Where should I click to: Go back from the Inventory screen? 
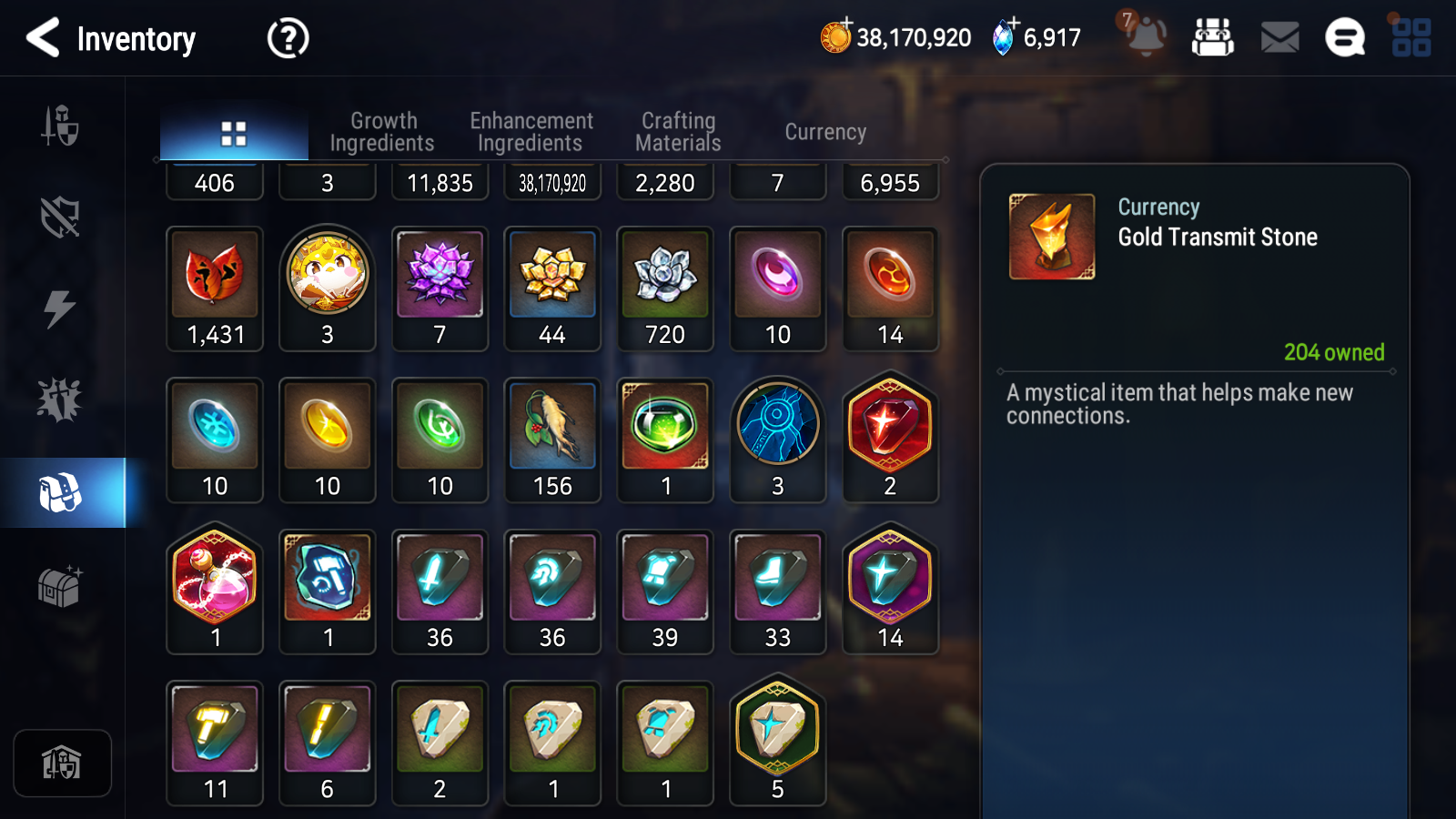(x=43, y=38)
